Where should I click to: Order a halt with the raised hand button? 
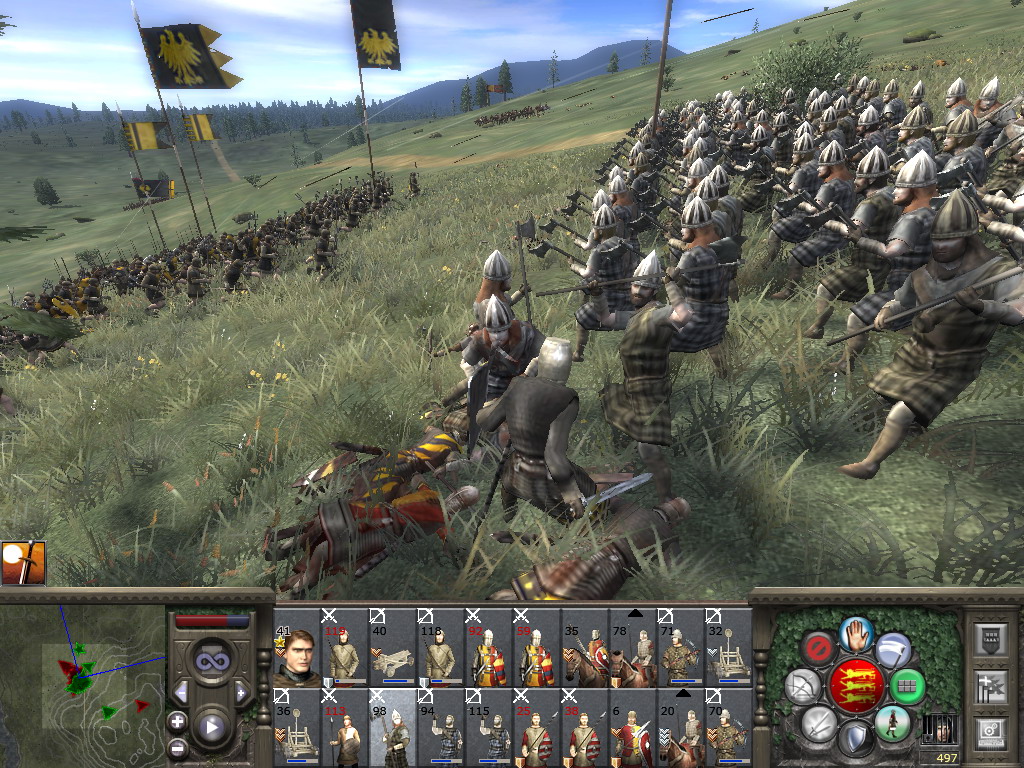coord(855,634)
